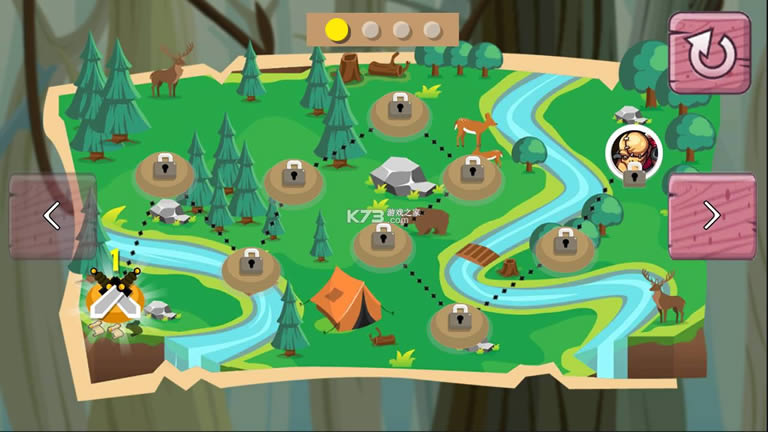Go to the next map with right arrow
This screenshot has height=432, width=768.
(711, 215)
